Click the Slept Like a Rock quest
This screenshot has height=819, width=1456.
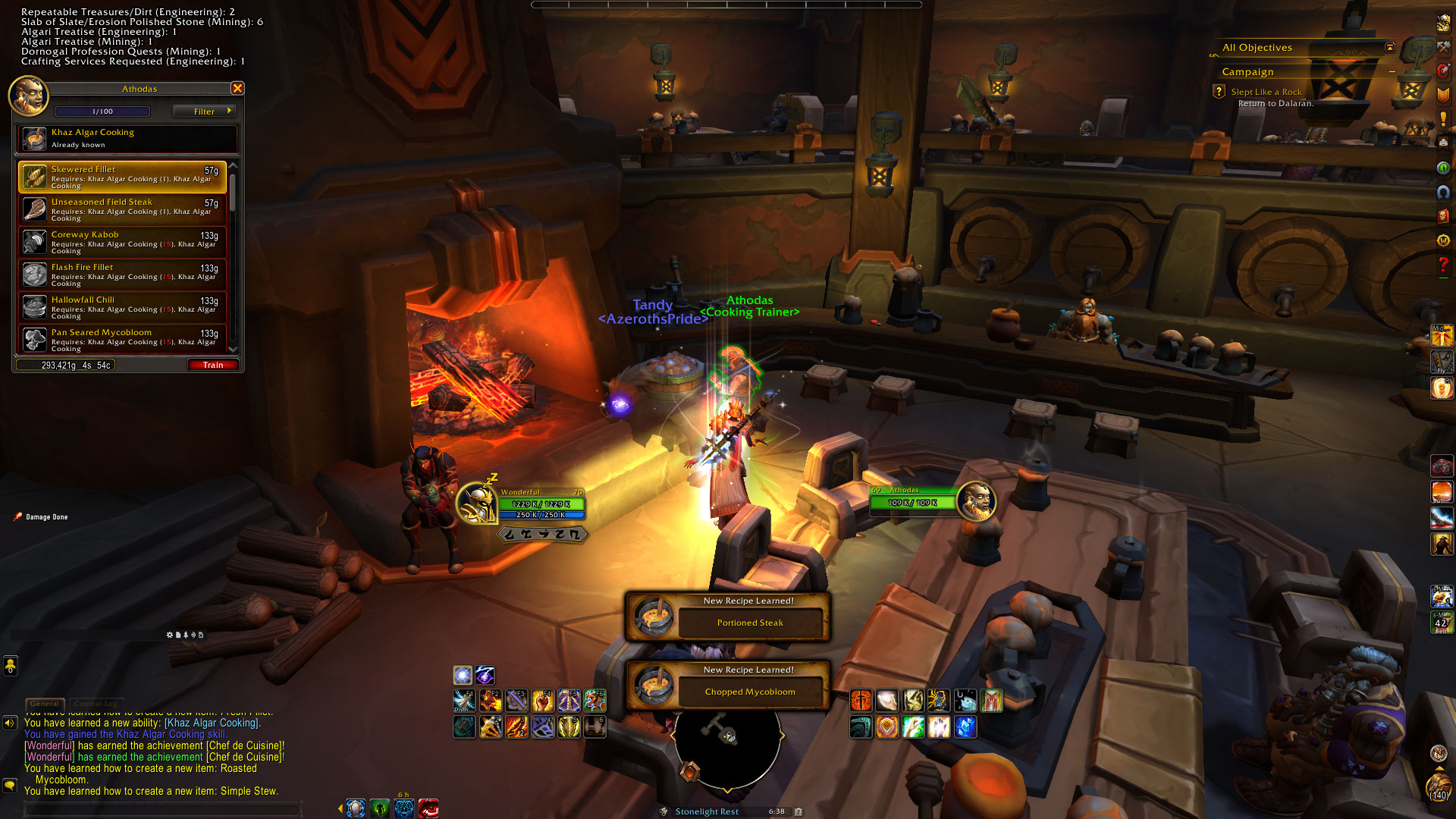tap(1266, 92)
